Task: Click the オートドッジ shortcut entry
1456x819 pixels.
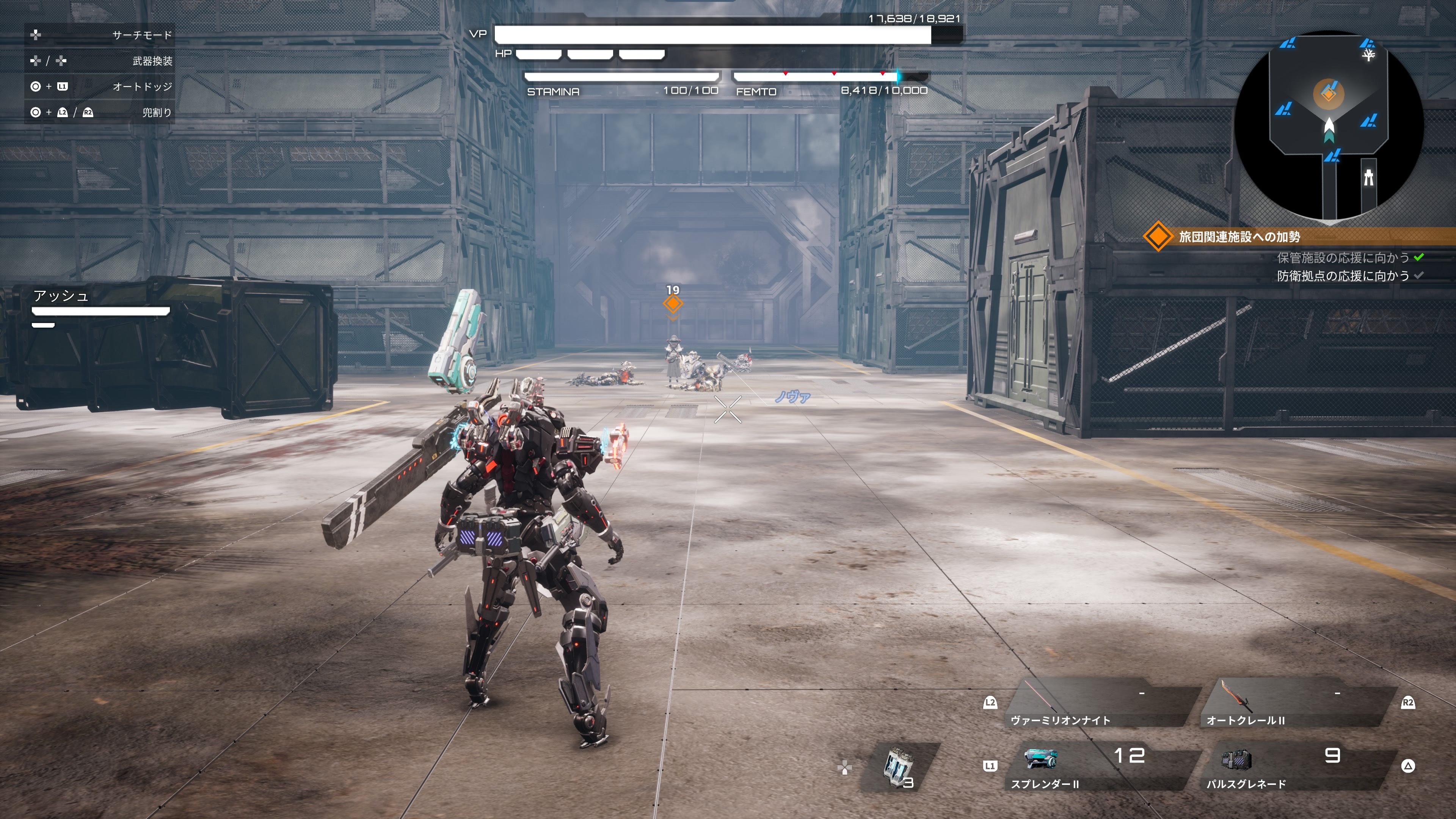Action: 100,86
